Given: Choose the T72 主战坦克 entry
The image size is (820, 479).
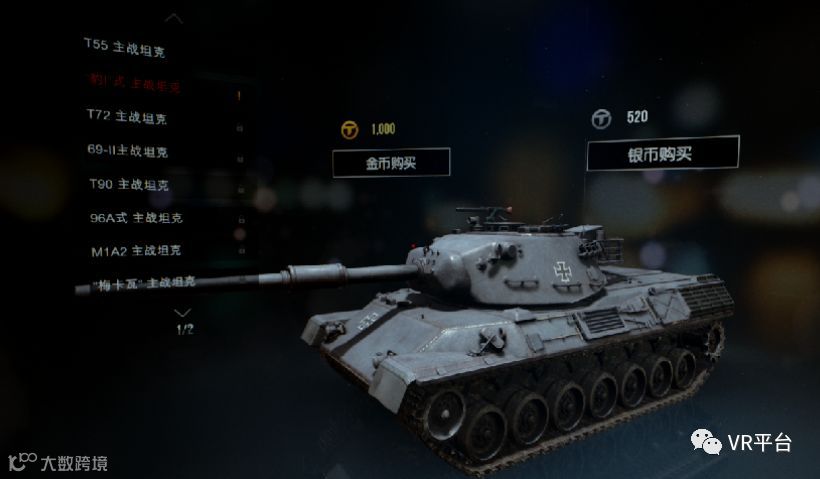Looking at the screenshot, I should (126, 118).
